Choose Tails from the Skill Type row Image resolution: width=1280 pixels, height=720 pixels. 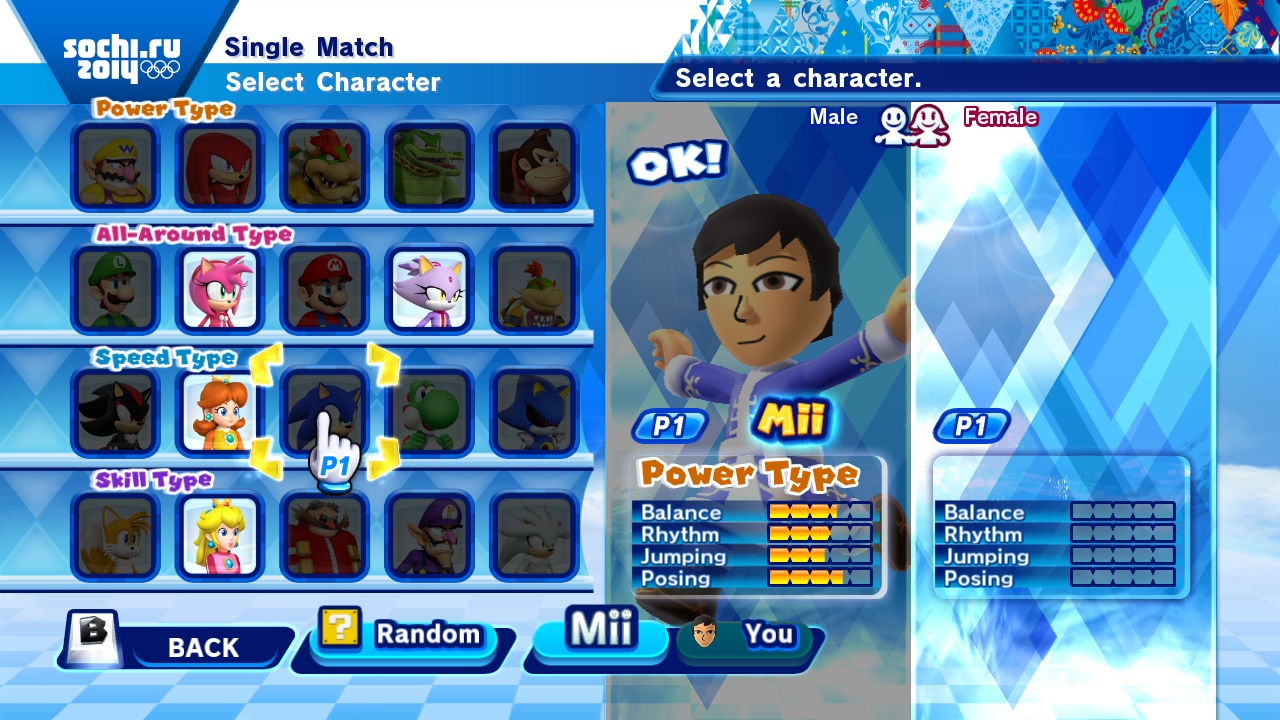tap(115, 536)
